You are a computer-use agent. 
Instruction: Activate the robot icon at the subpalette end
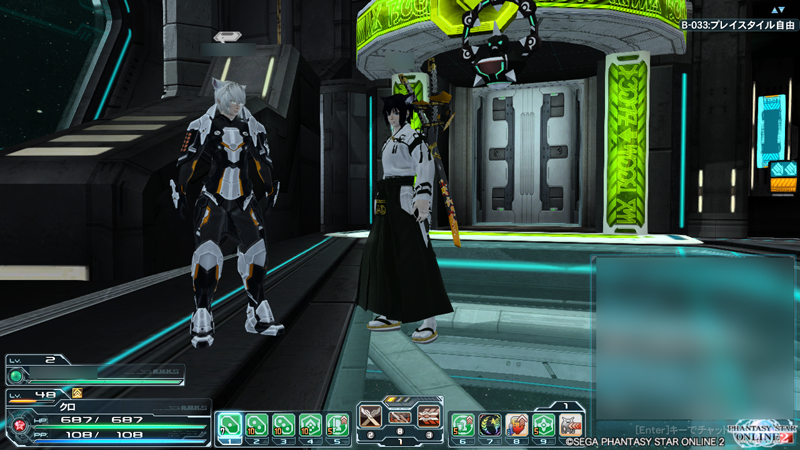coord(570,425)
